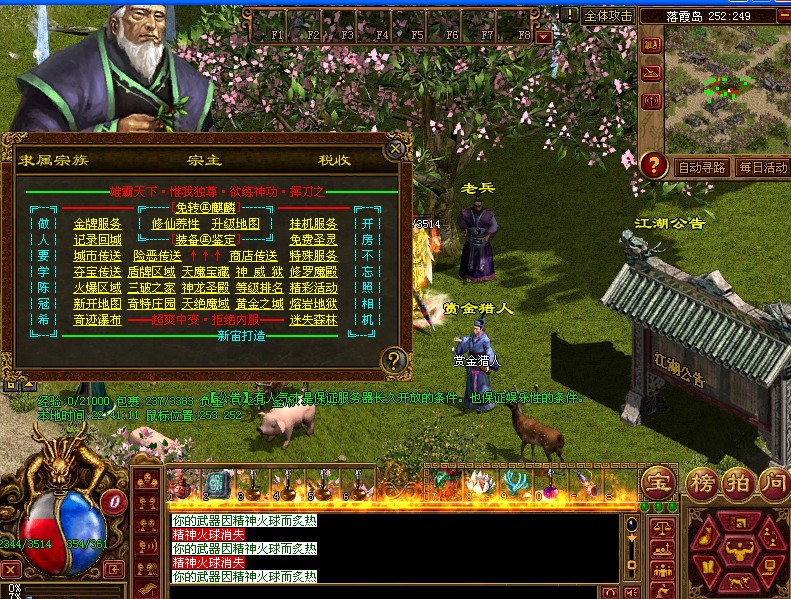Choose 升级地图 leveling map link
Viewport: 791px width, 599px height.
click(x=235, y=224)
